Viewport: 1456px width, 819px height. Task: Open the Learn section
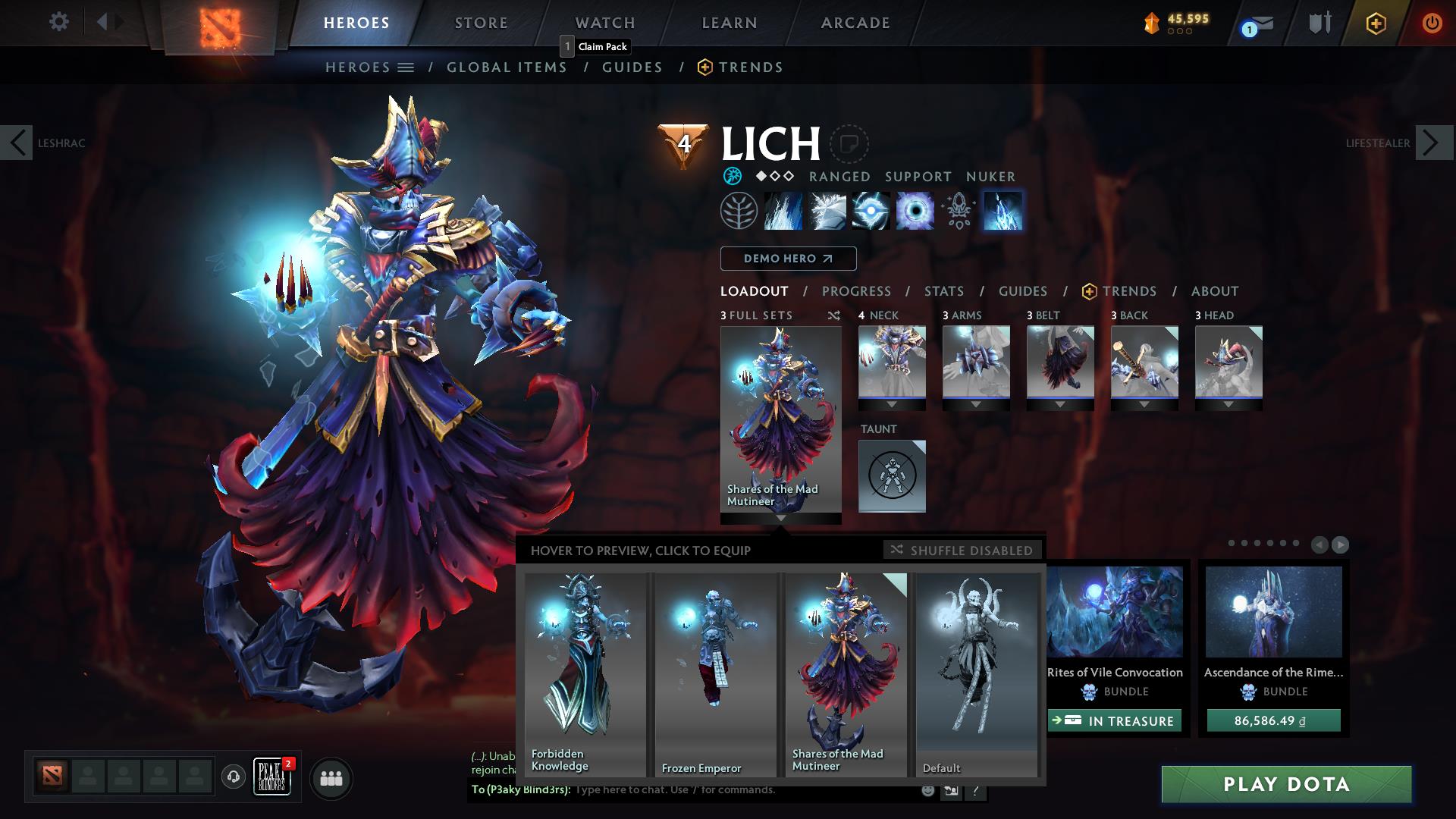(729, 23)
